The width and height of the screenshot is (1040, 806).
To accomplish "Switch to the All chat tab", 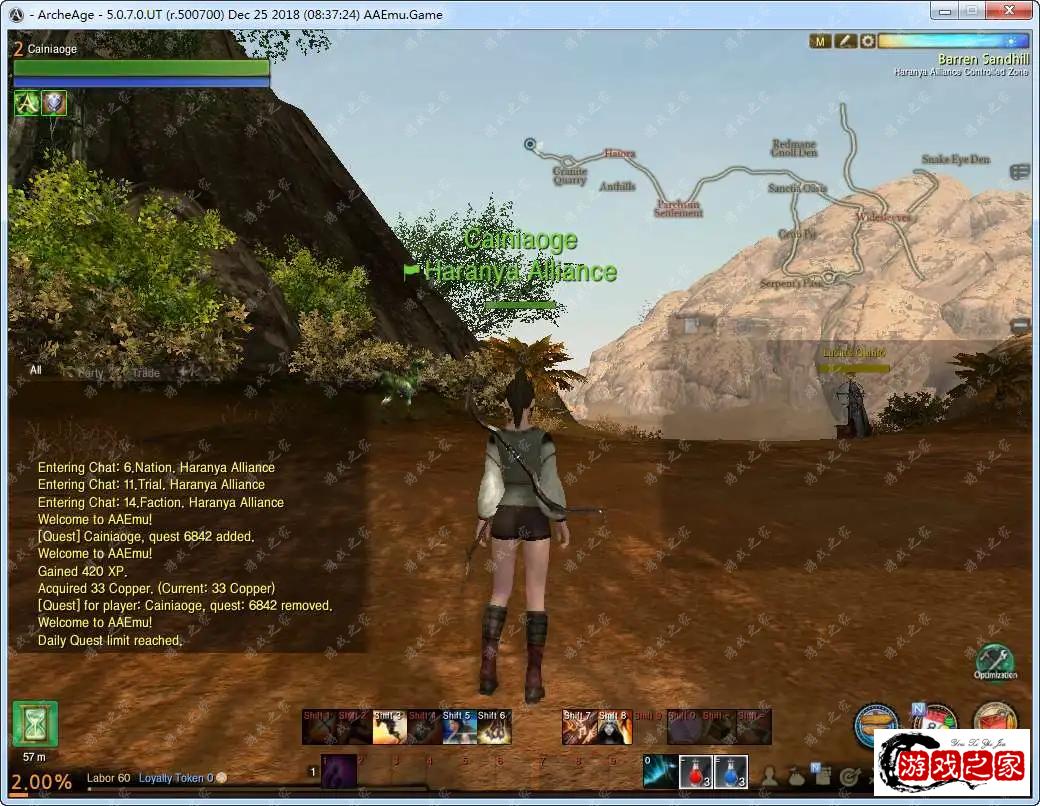I will pyautogui.click(x=36, y=371).
